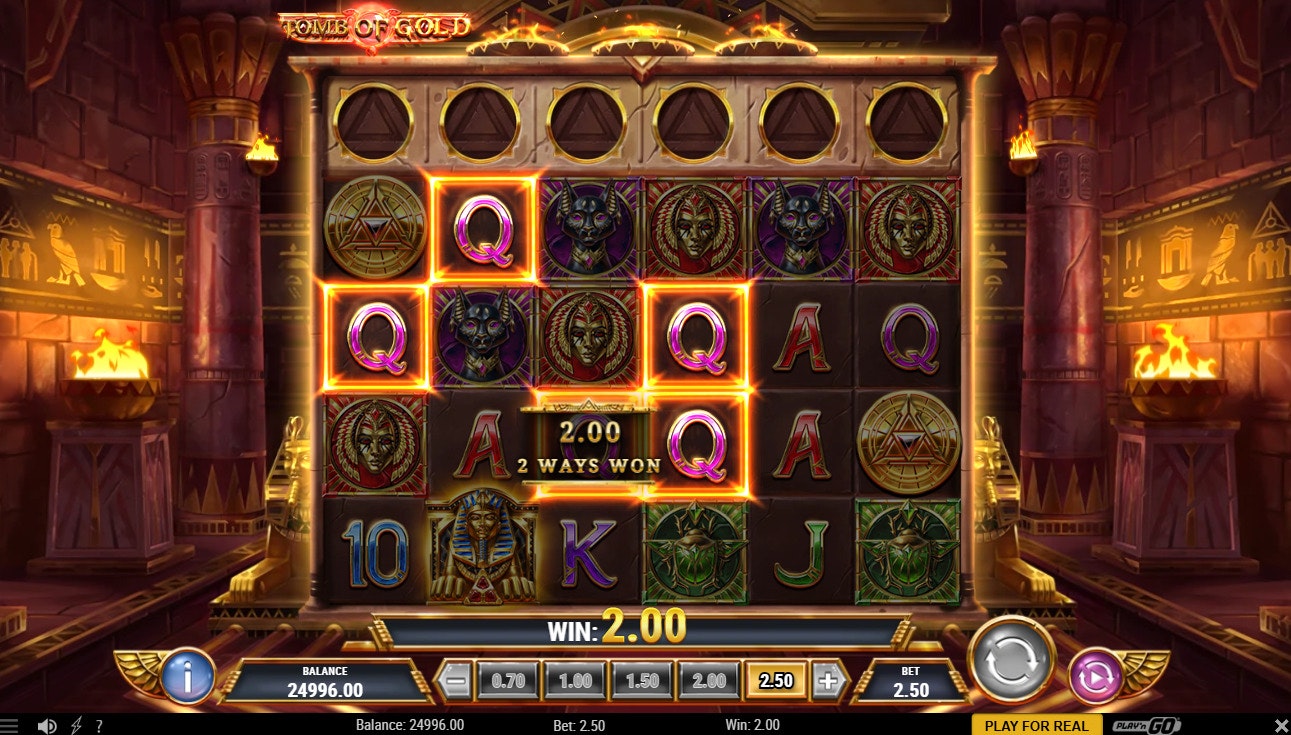Mute the game sound
1291x735 pixels.
(x=45, y=724)
